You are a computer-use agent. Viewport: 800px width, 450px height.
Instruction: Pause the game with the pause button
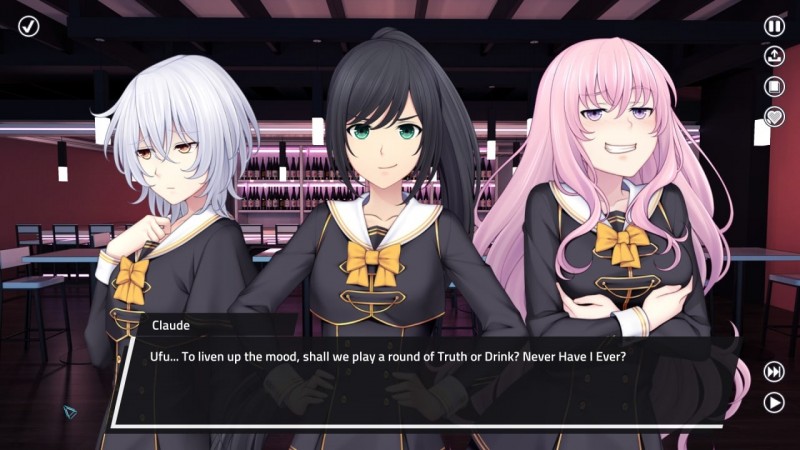[x=774, y=26]
